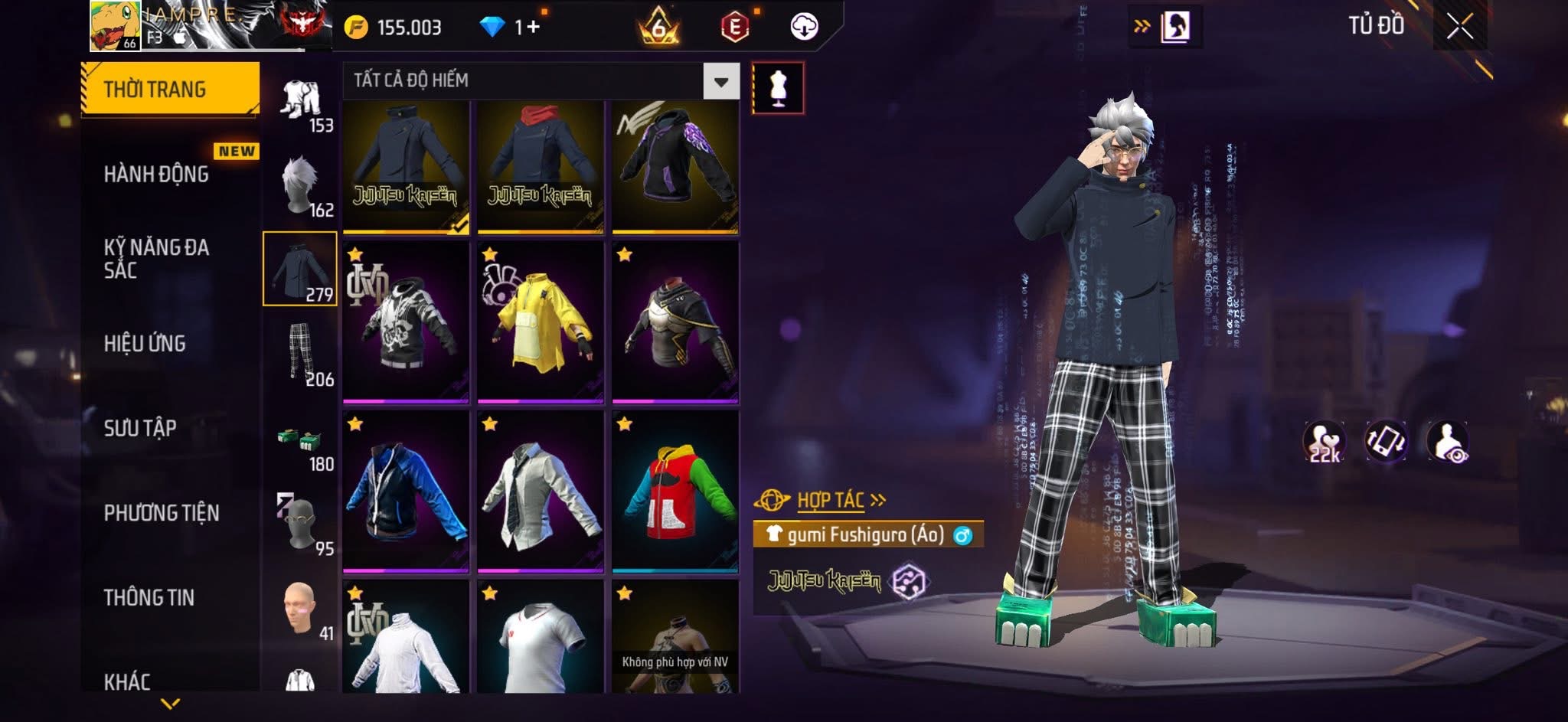Viewport: 1568px width, 722px height.
Task: Expand the TẤT CẢ ĐỘ HIẾM rarity dropdown
Action: [720, 81]
